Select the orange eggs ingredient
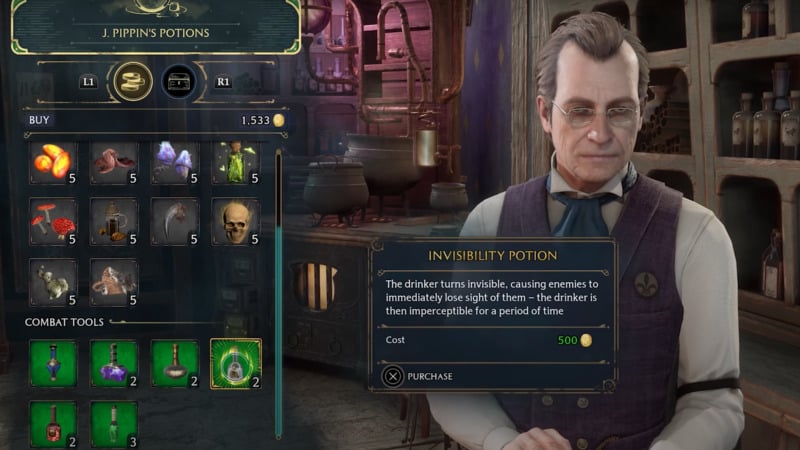The width and height of the screenshot is (800, 450). click(53, 163)
